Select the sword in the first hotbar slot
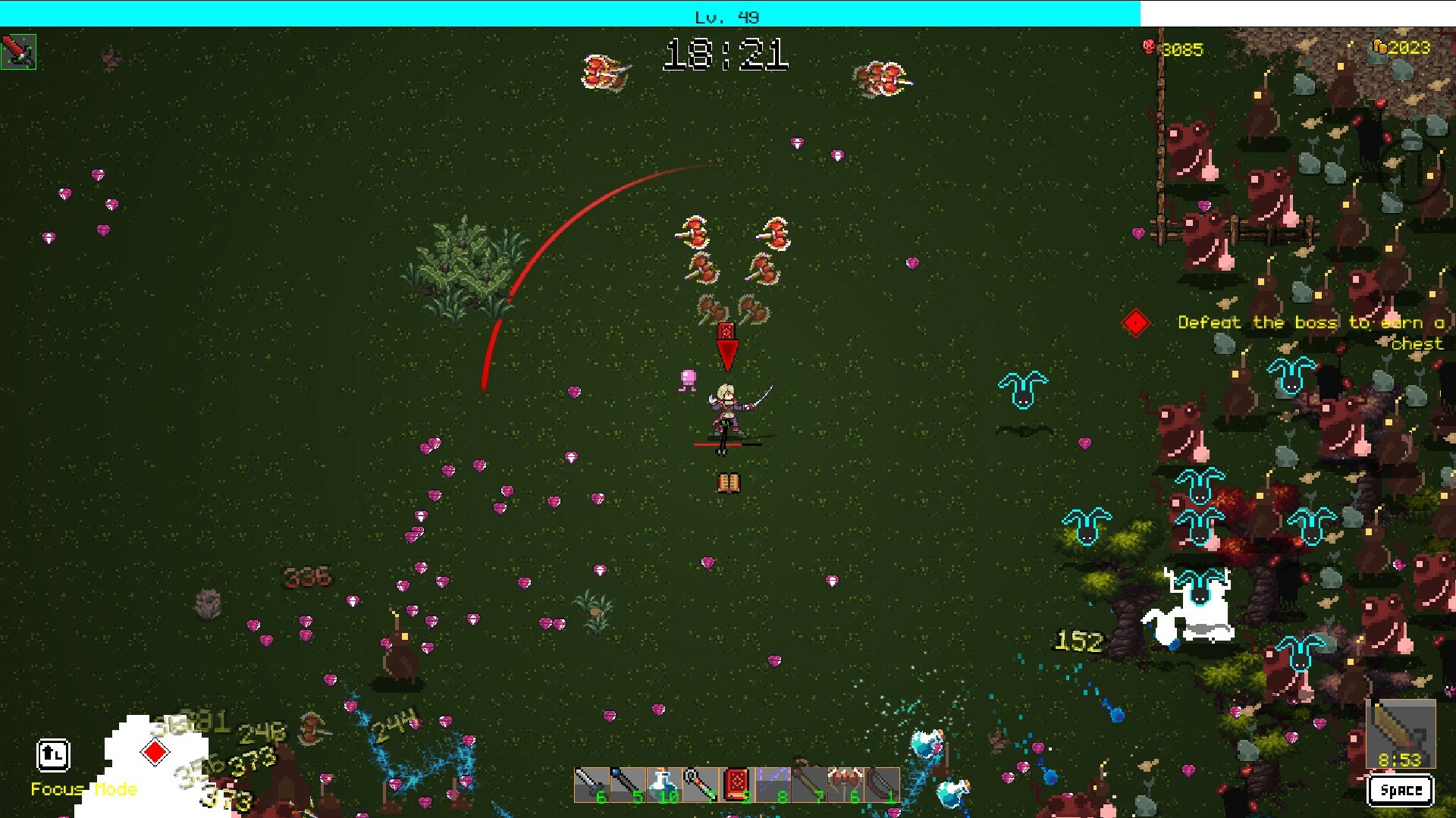Screen dimensions: 1456x818 (x=590, y=783)
